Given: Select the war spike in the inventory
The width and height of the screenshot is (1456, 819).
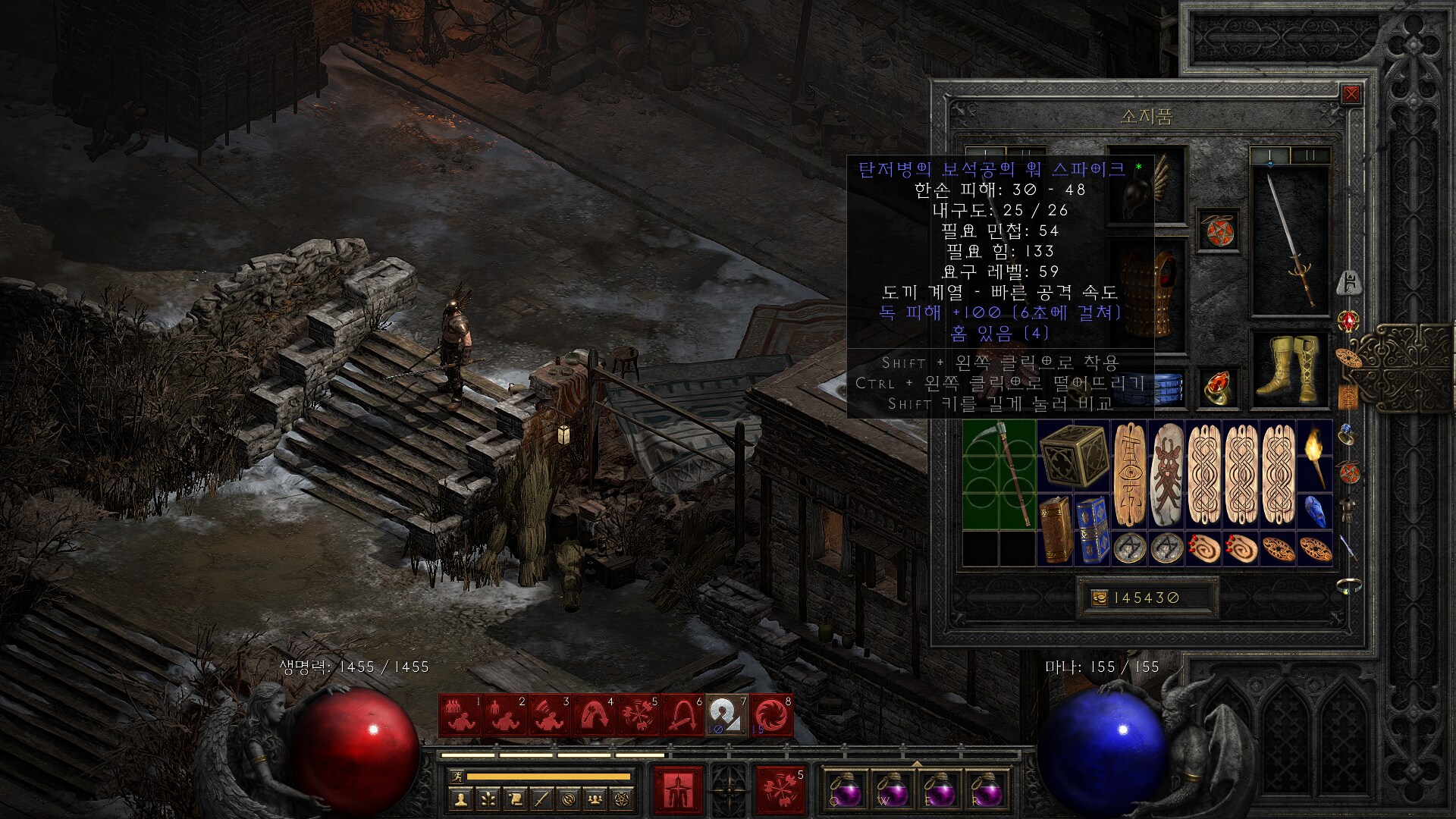Looking at the screenshot, I should tap(999, 475).
